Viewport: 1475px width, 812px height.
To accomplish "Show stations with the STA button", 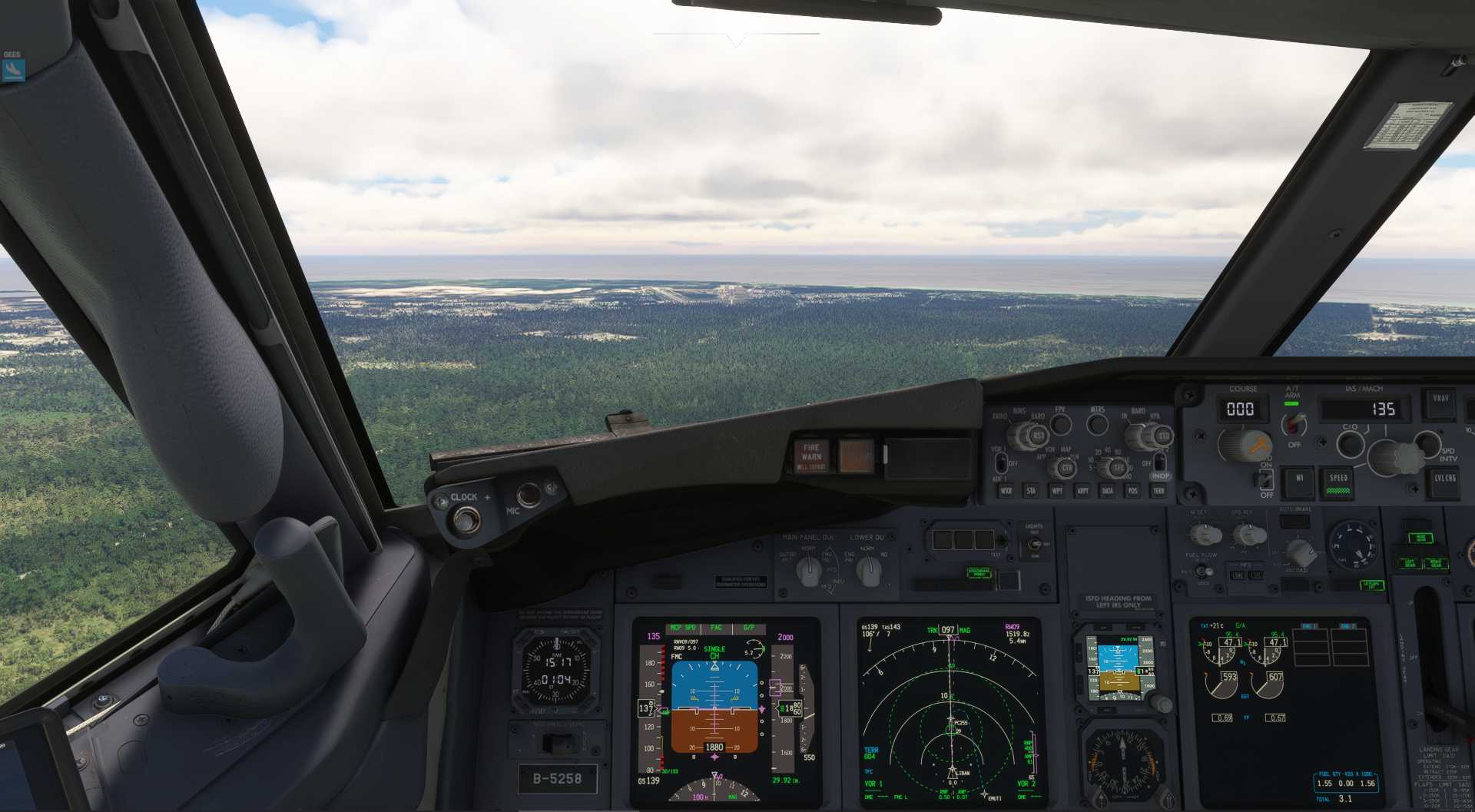I will (x=1031, y=491).
